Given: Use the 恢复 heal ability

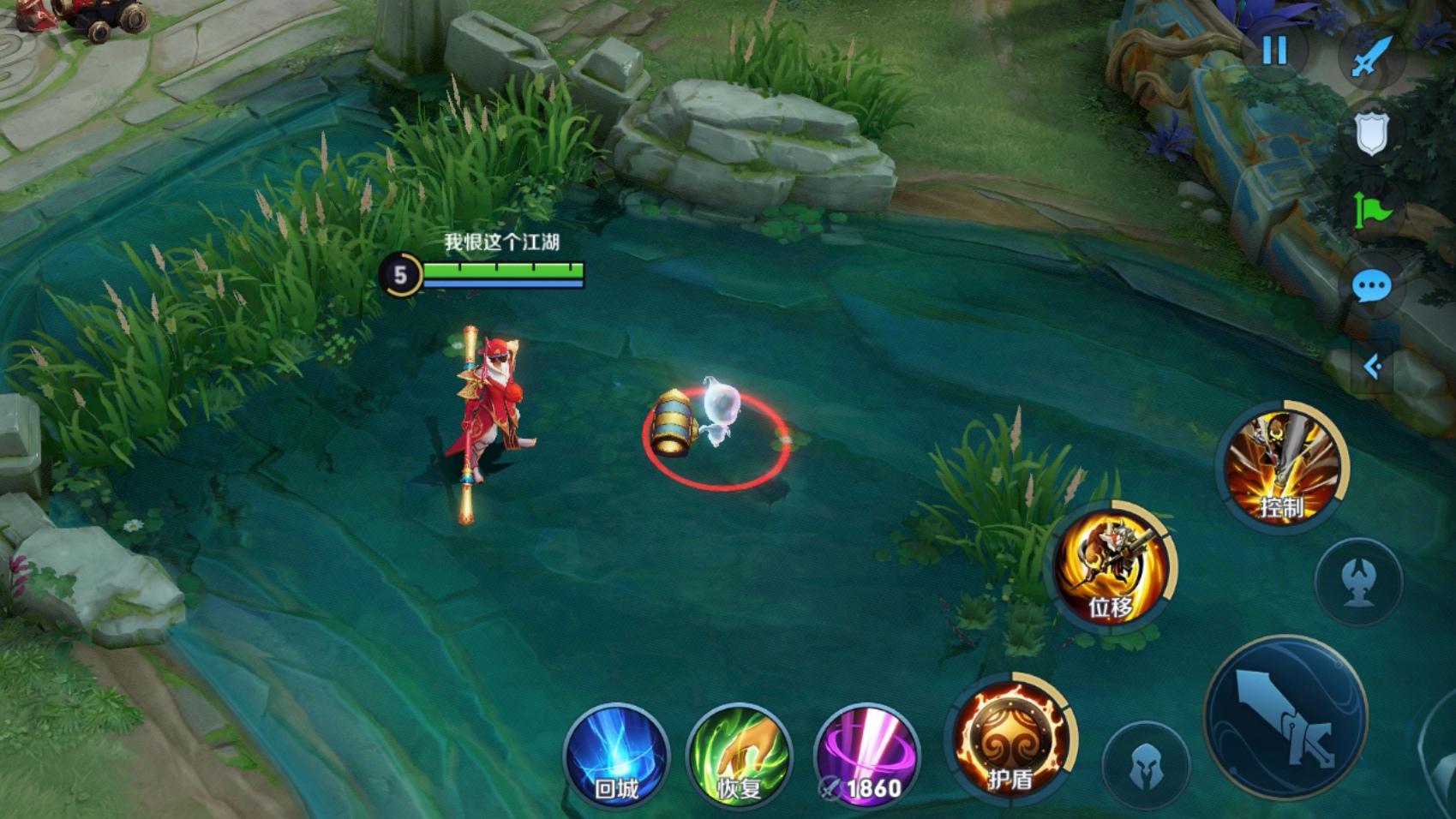Looking at the screenshot, I should 739,756.
